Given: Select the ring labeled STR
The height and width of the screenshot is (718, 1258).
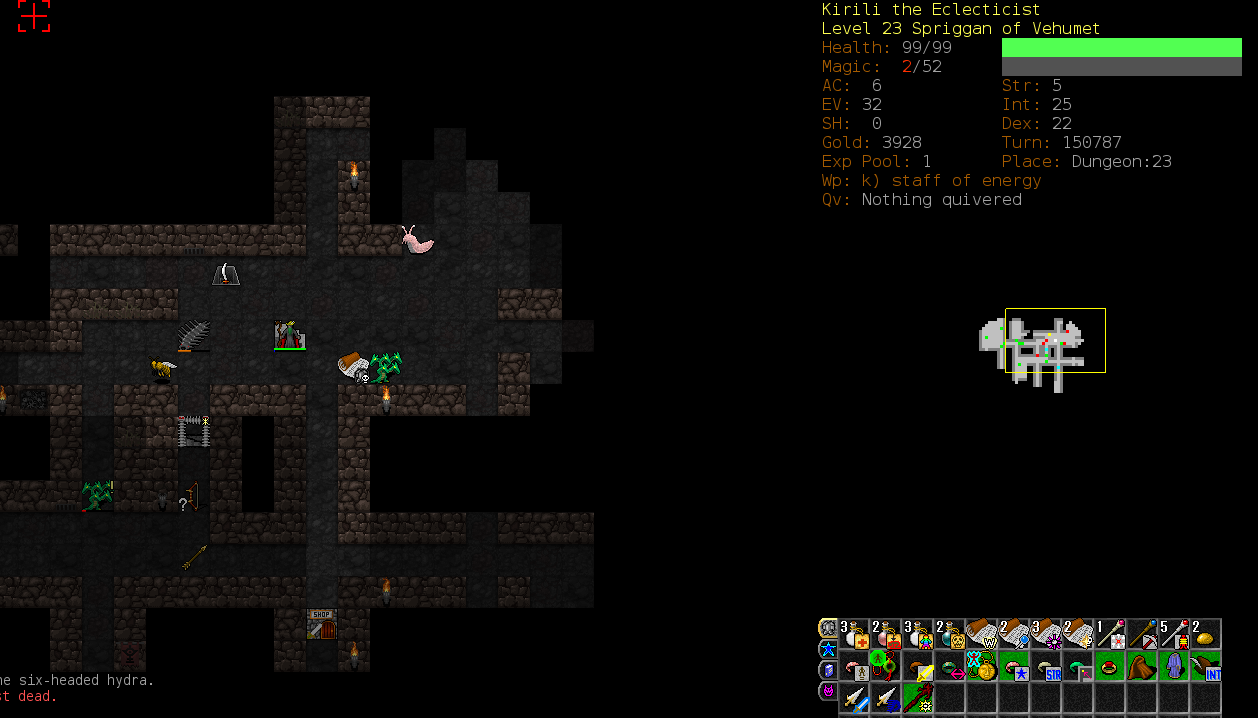Looking at the screenshot, I should pos(1046,666).
